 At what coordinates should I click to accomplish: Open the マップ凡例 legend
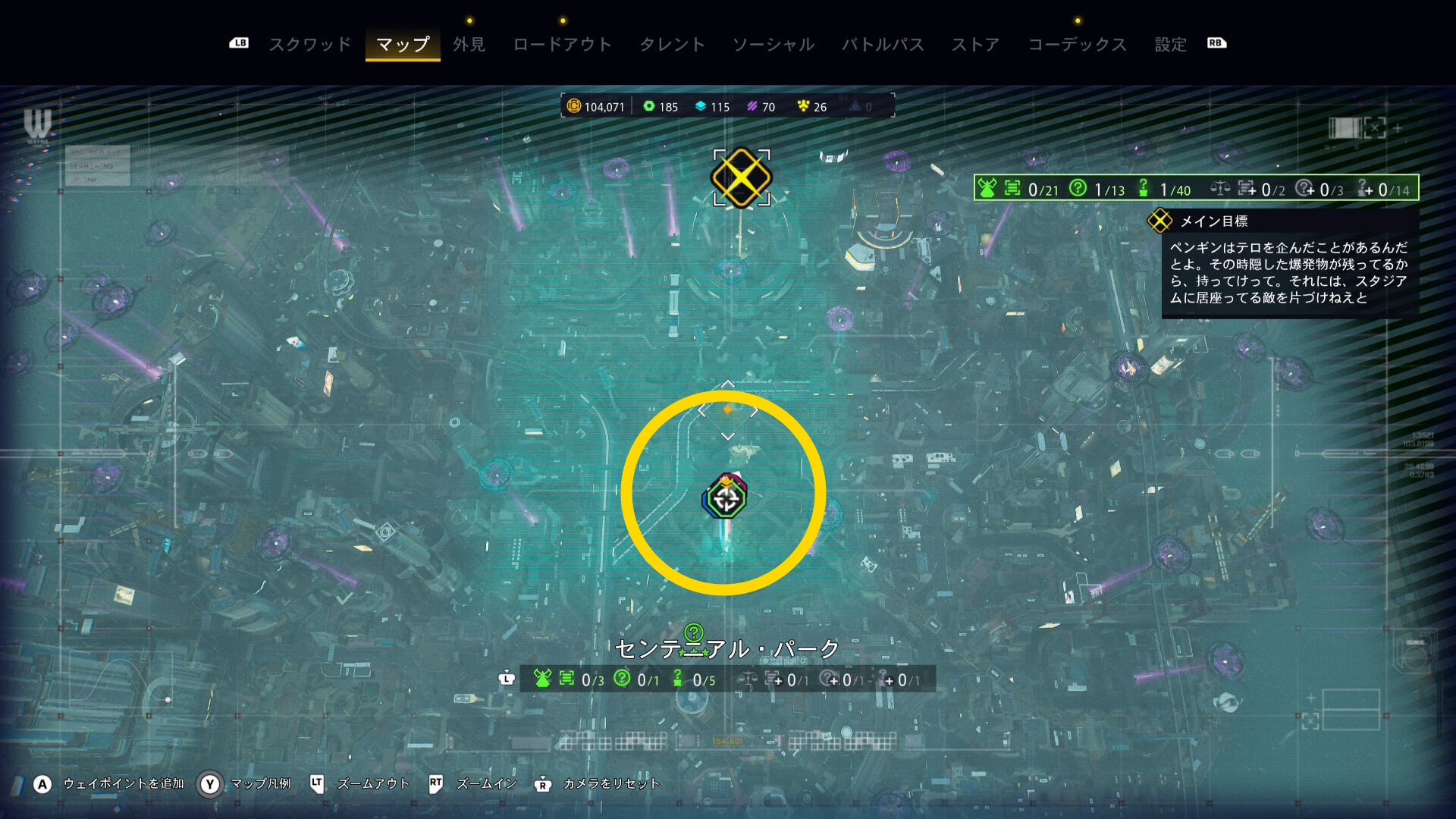click(x=260, y=784)
